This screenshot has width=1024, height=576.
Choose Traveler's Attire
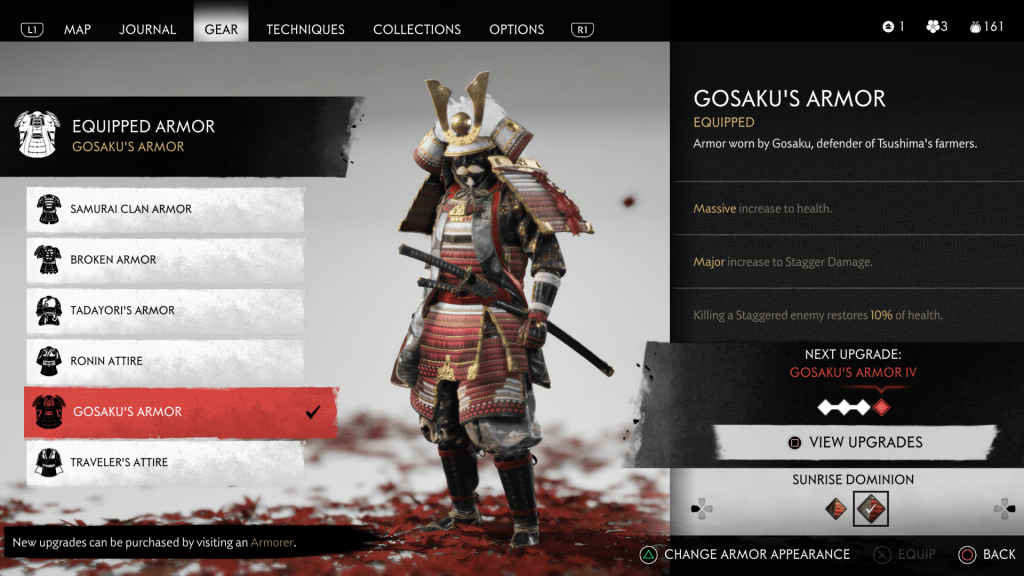[x=165, y=462]
